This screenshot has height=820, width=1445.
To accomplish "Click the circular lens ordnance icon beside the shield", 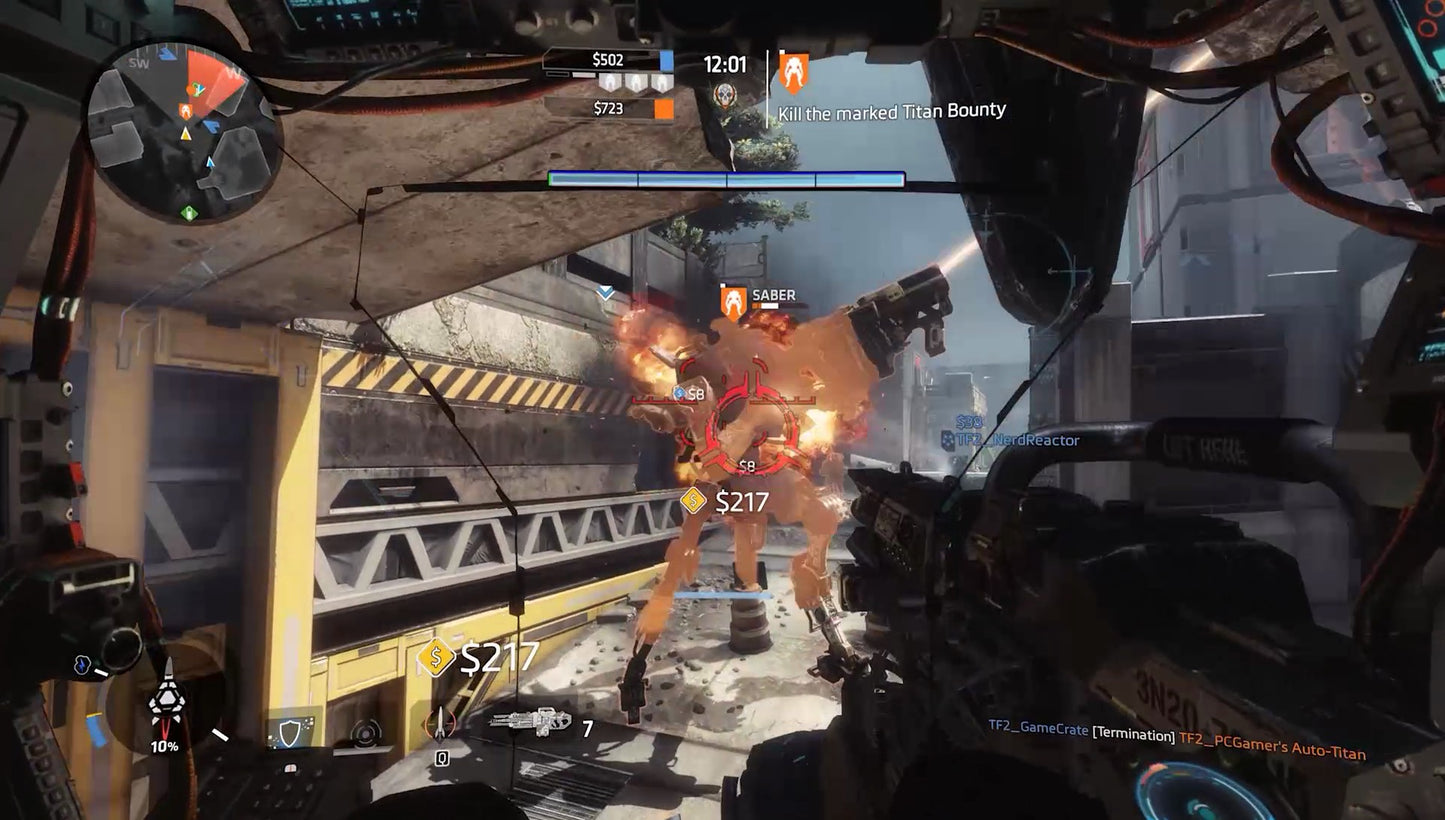I will coord(365,732).
